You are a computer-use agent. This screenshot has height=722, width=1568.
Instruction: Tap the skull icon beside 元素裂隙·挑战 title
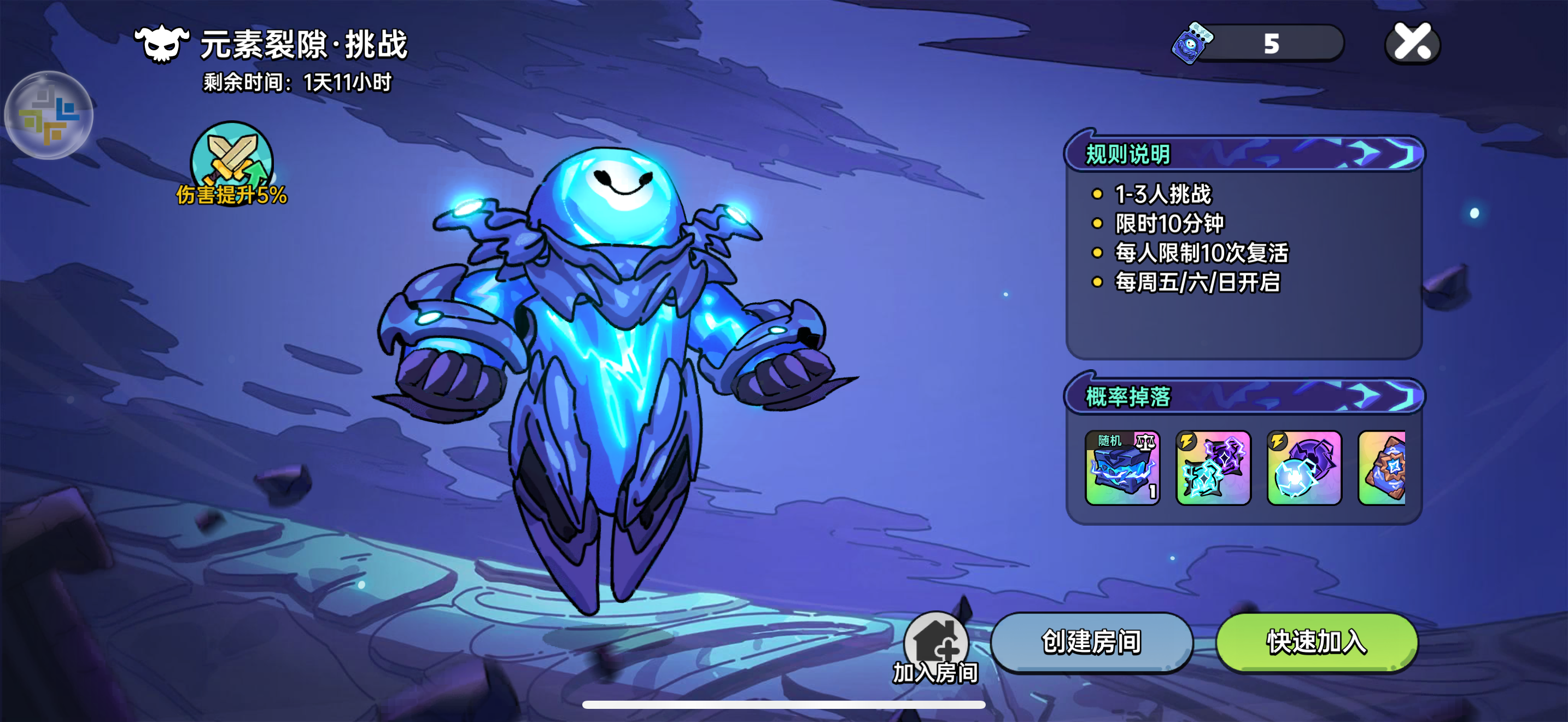click(x=160, y=43)
